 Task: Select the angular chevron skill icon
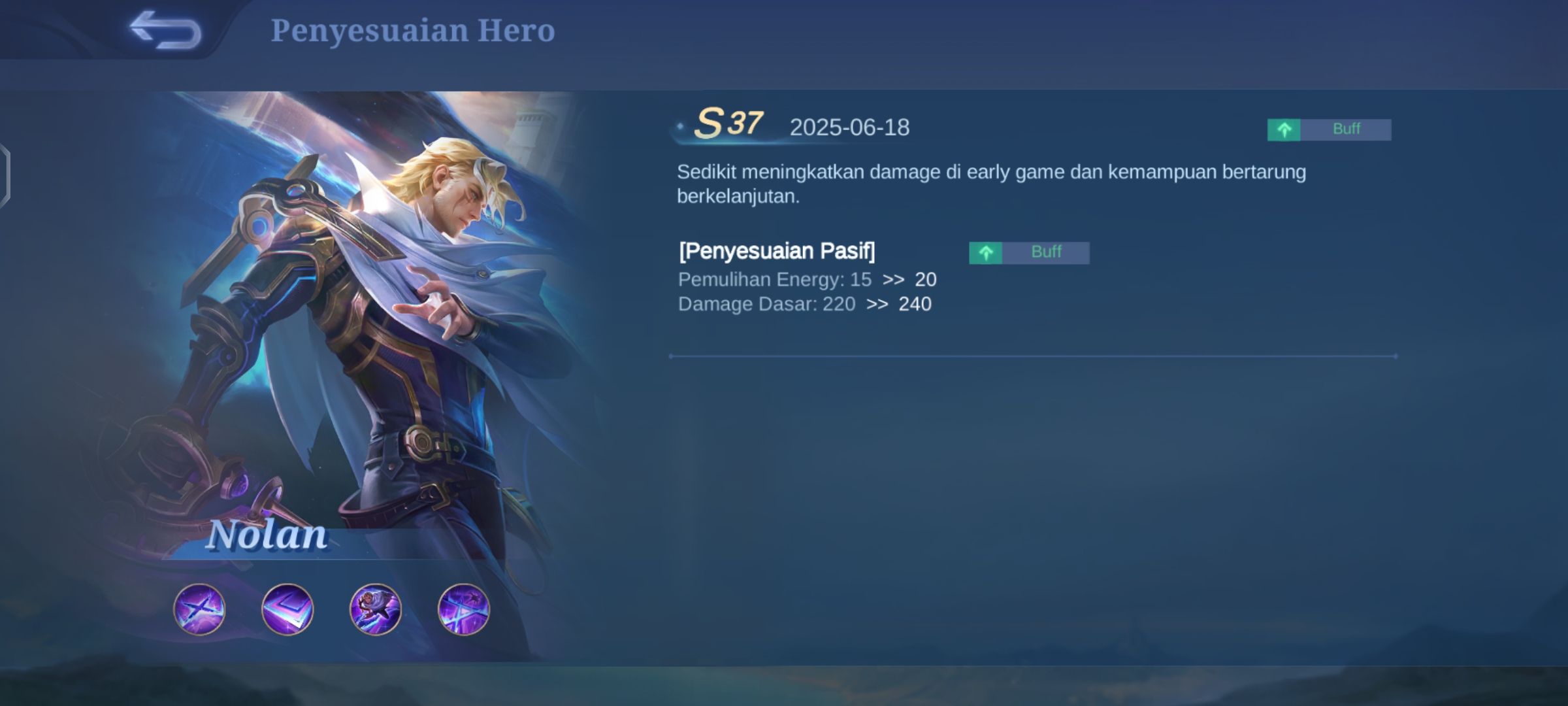pyautogui.click(x=287, y=609)
